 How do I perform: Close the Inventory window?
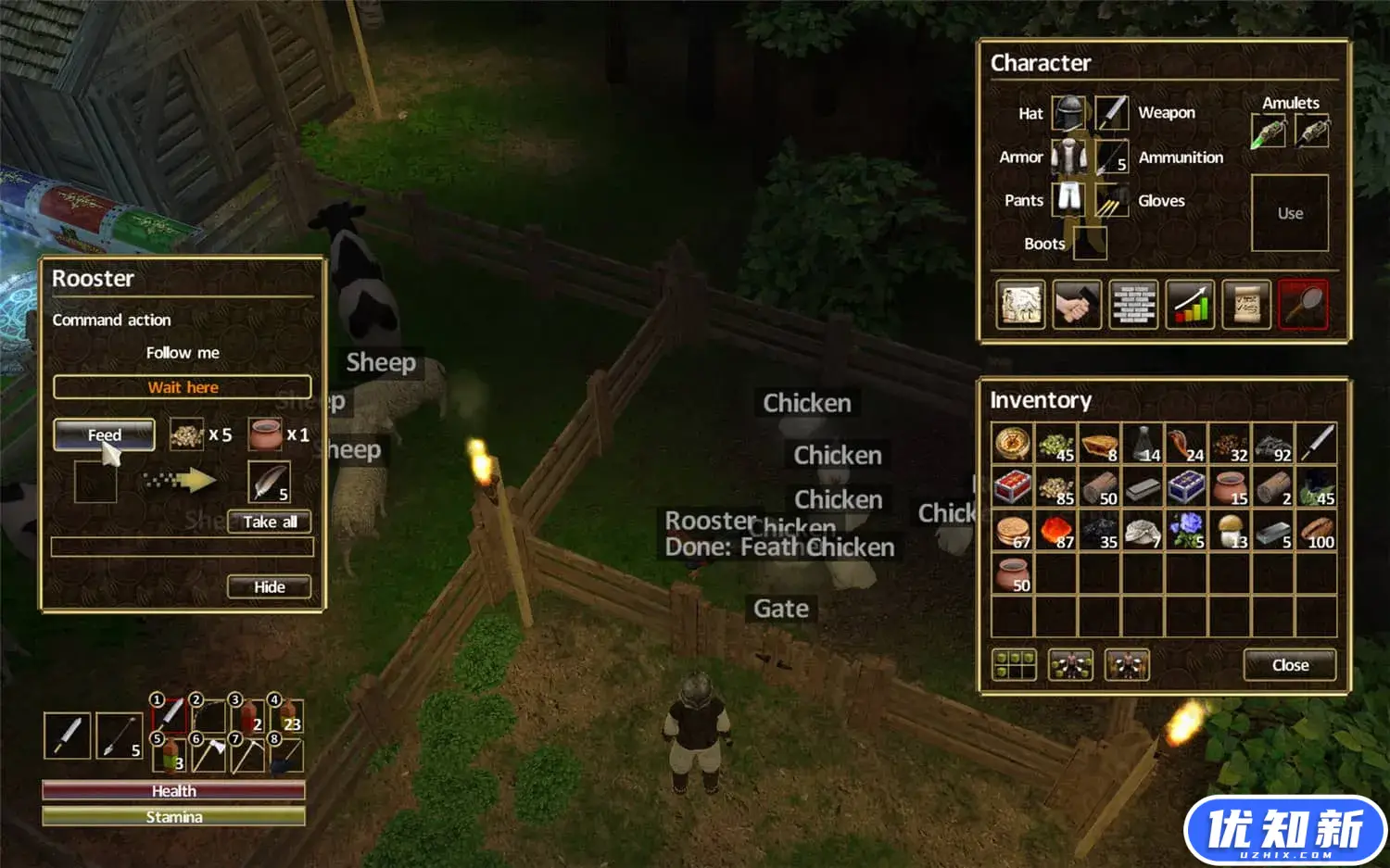tap(1289, 665)
